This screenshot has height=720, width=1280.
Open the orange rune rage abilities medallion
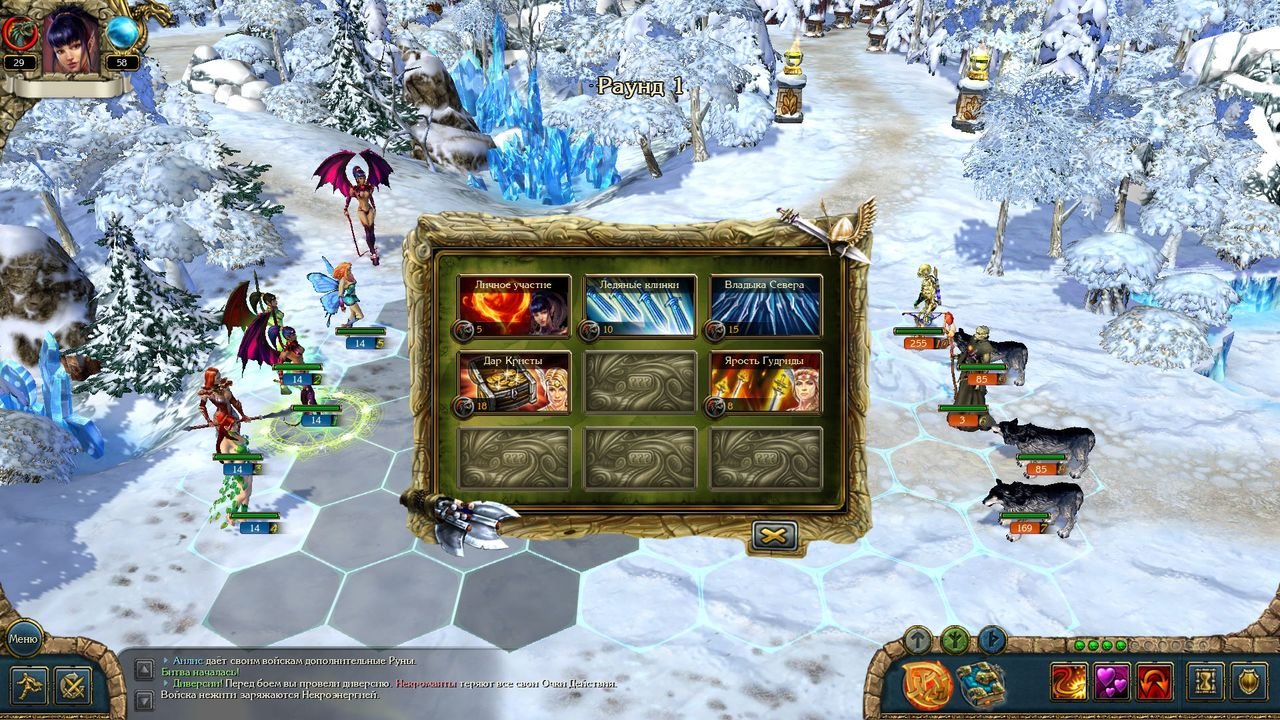click(926, 685)
